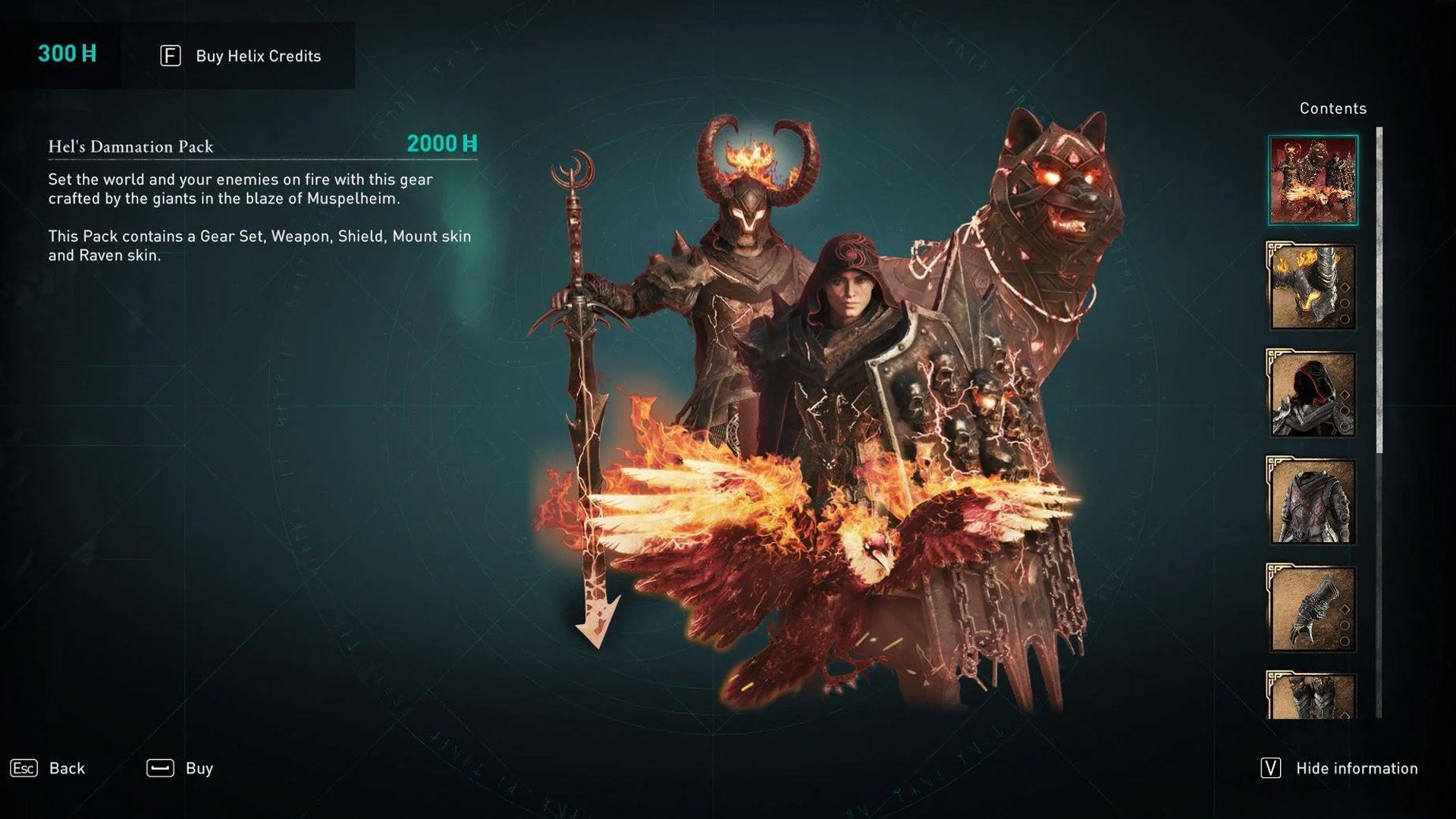Viewport: 1456px width, 819px height.
Task: View the red-trimmed hood cloak item
Action: click(x=1311, y=394)
